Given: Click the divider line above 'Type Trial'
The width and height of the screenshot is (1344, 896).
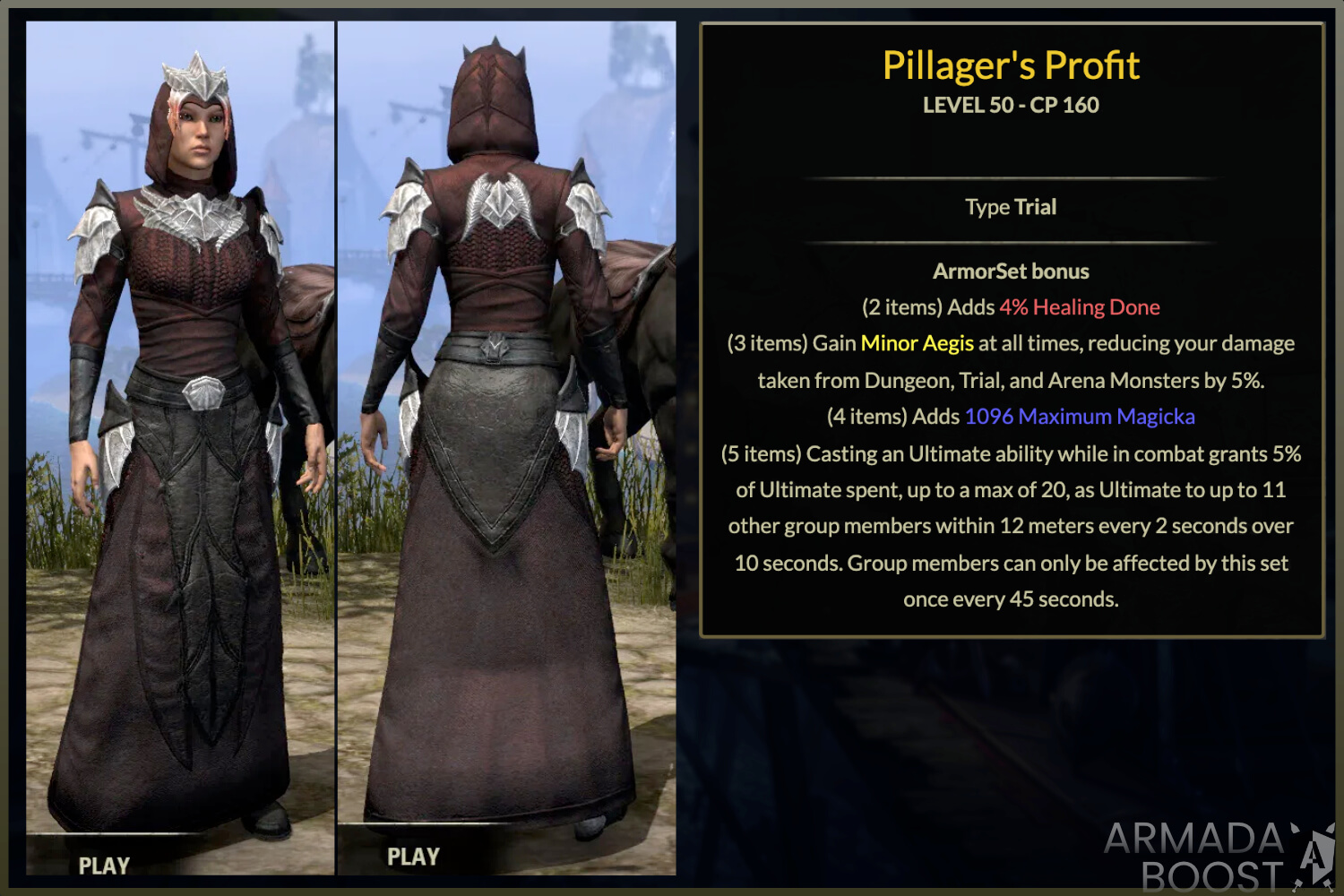Looking at the screenshot, I should pyautogui.click(x=1011, y=177).
